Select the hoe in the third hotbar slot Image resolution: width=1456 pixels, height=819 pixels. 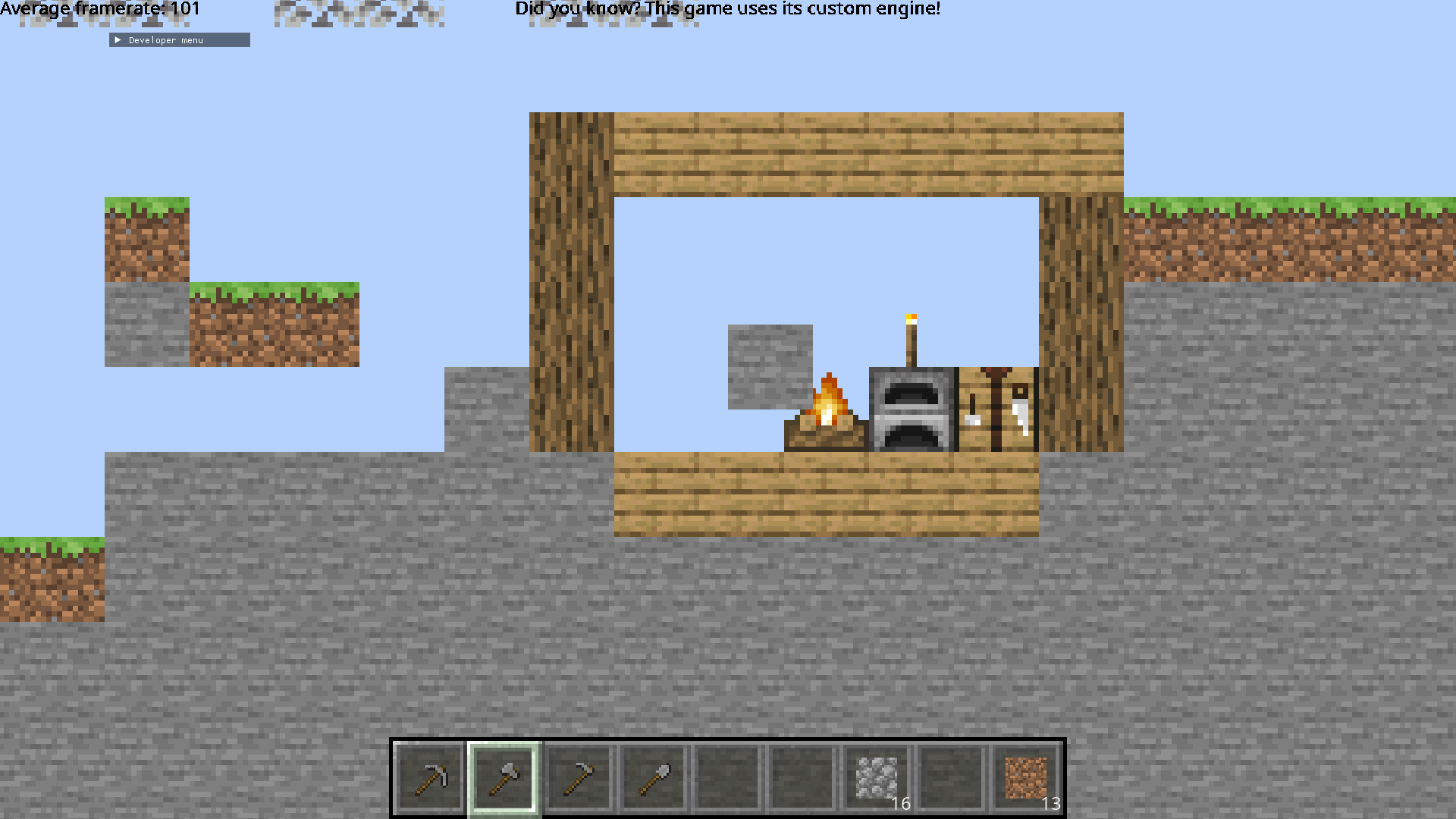(579, 773)
